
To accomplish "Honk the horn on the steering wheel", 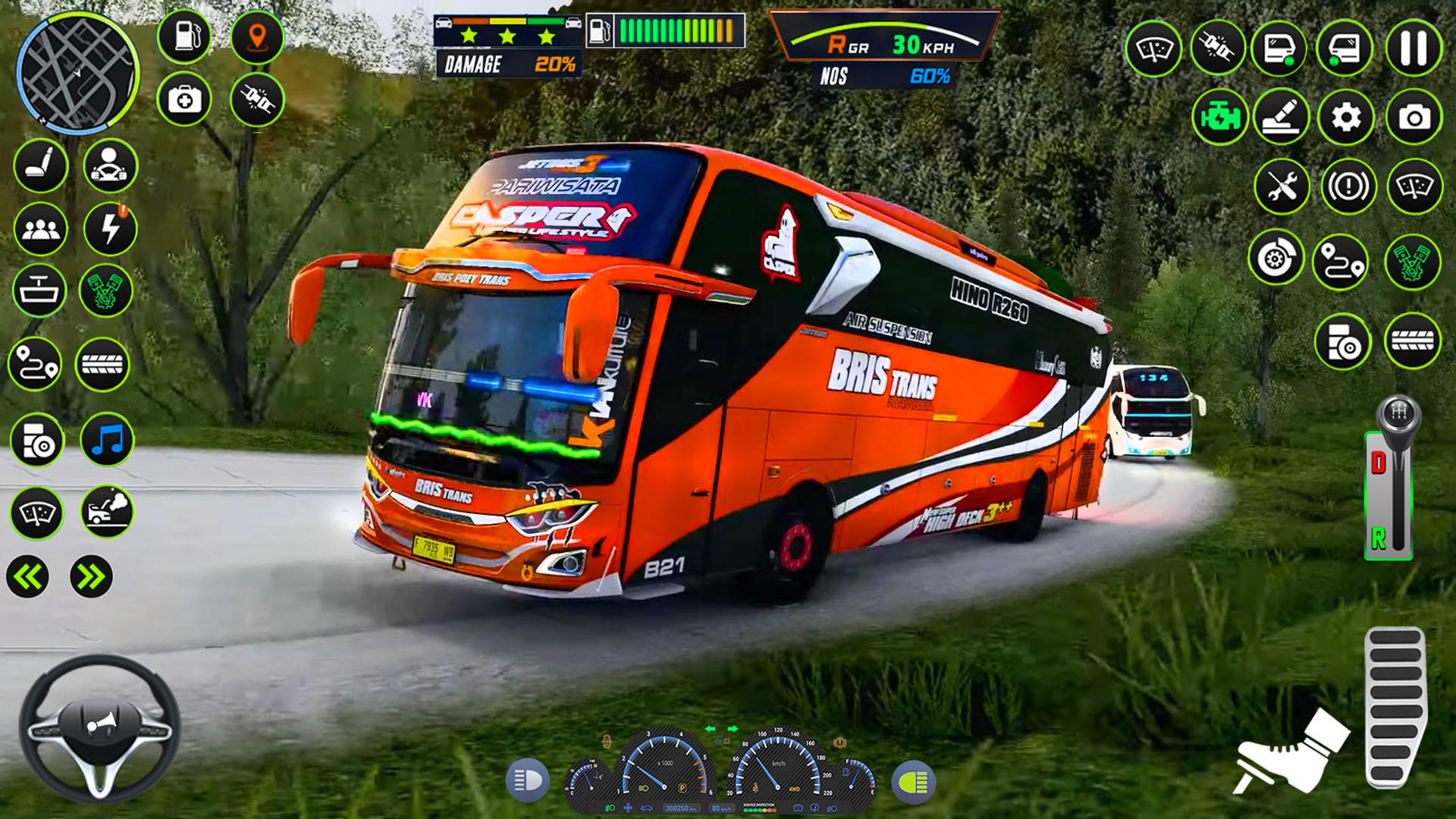I will (100, 724).
